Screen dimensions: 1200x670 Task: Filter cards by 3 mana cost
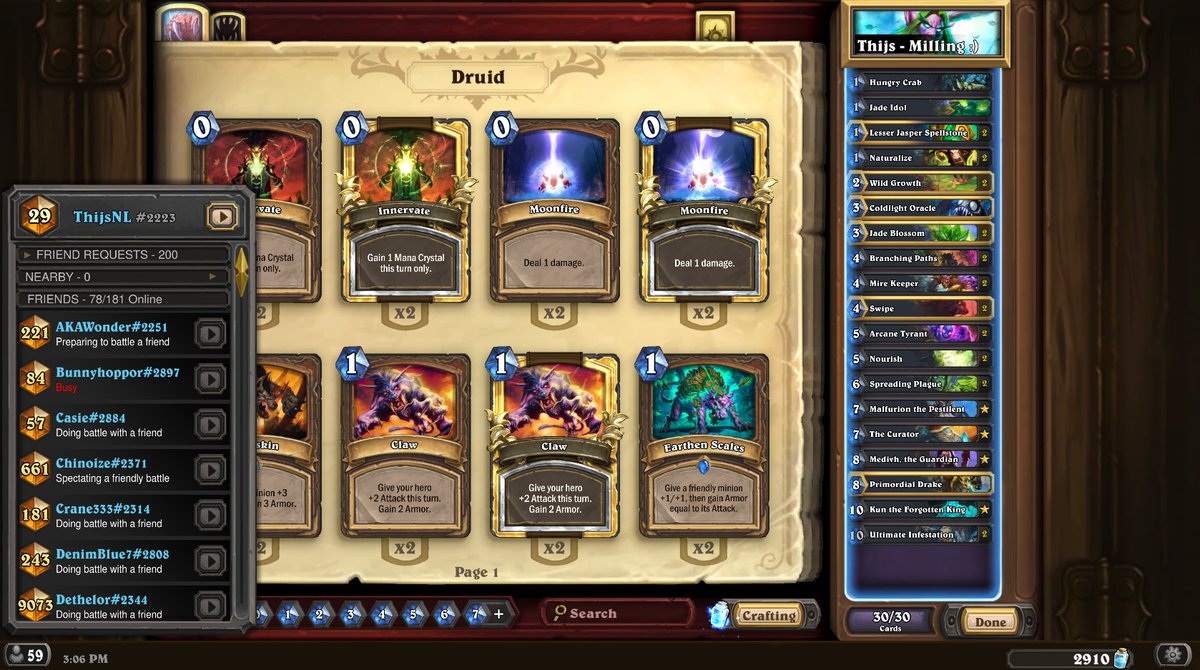point(351,614)
